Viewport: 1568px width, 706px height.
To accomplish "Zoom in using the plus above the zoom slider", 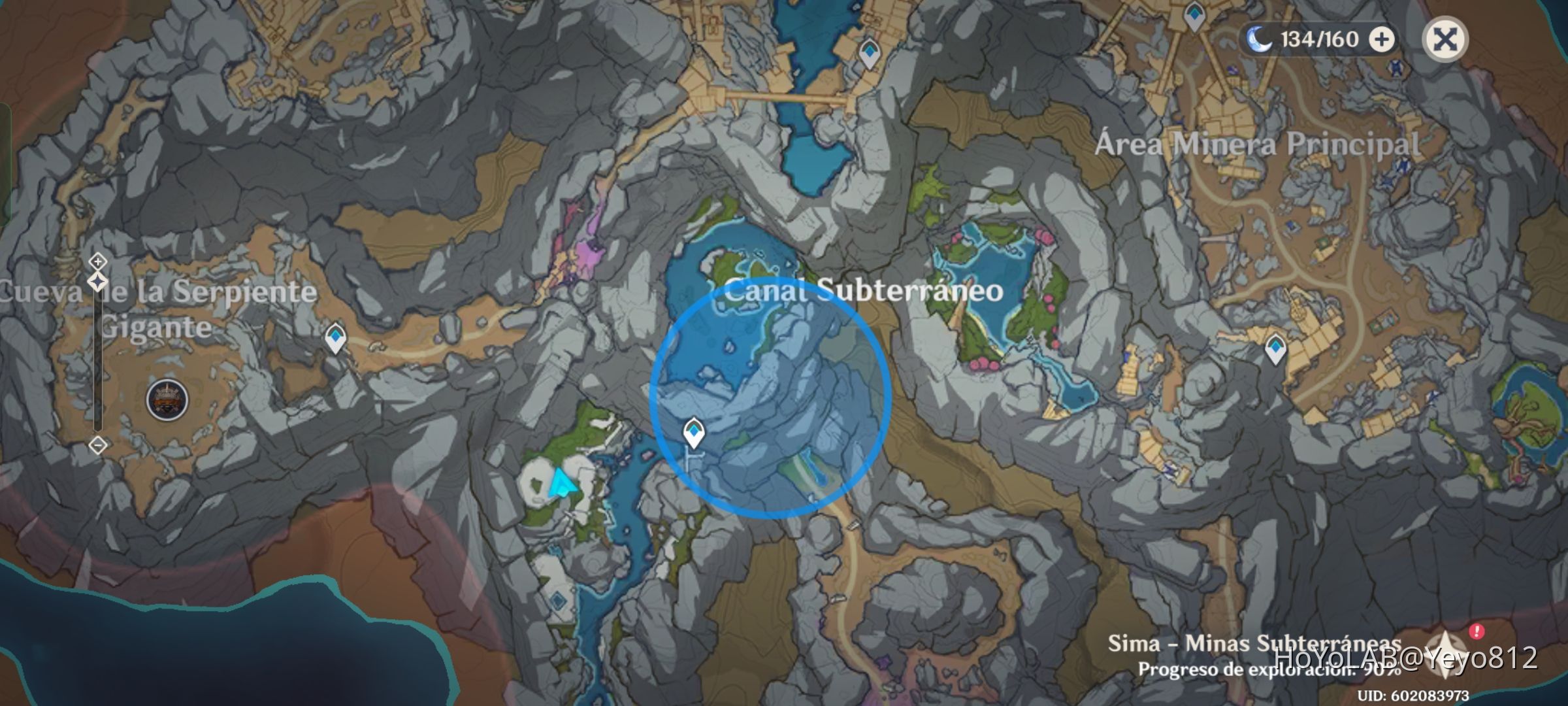I will (97, 261).
